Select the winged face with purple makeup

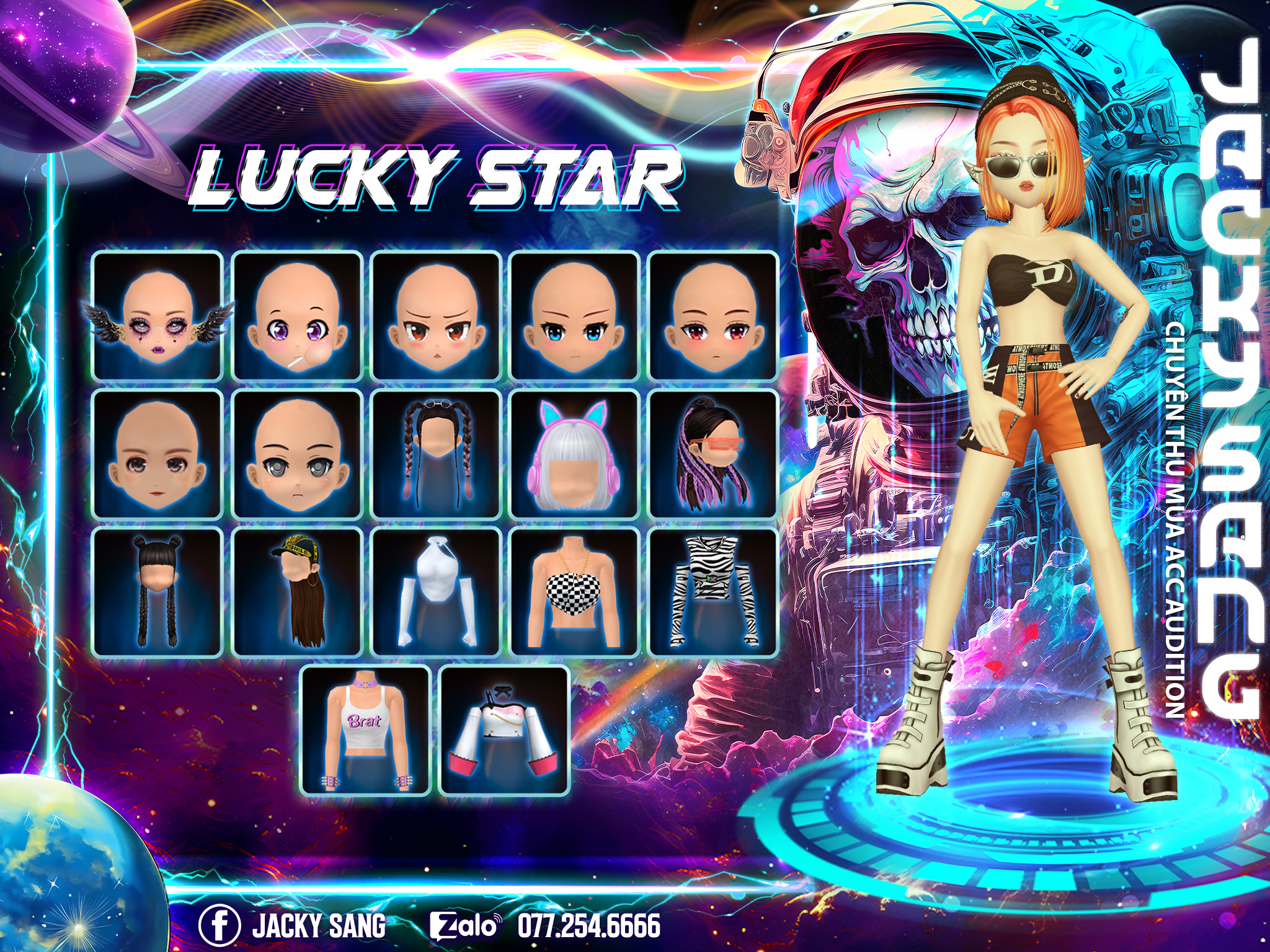[x=158, y=316]
